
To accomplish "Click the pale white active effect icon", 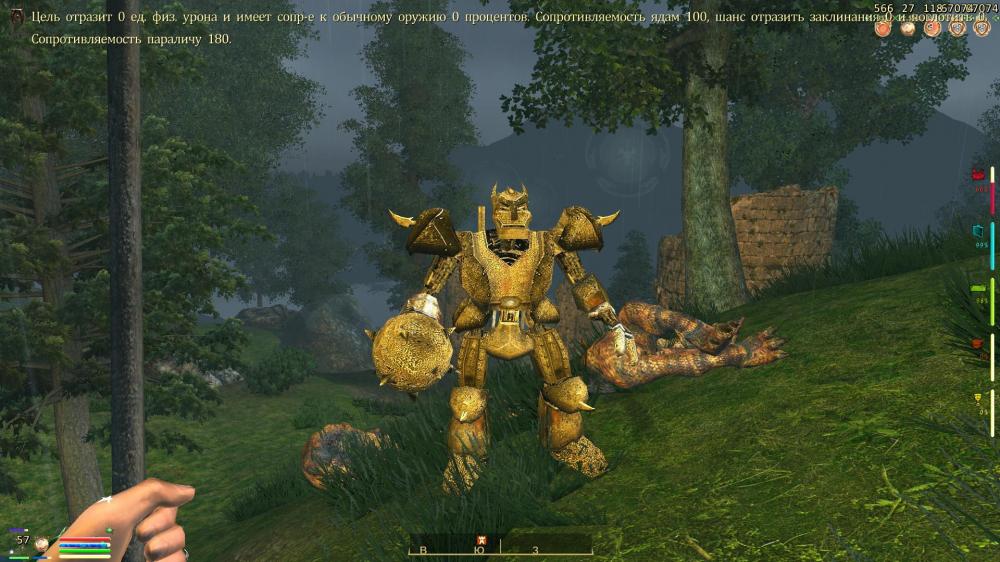I will (907, 28).
